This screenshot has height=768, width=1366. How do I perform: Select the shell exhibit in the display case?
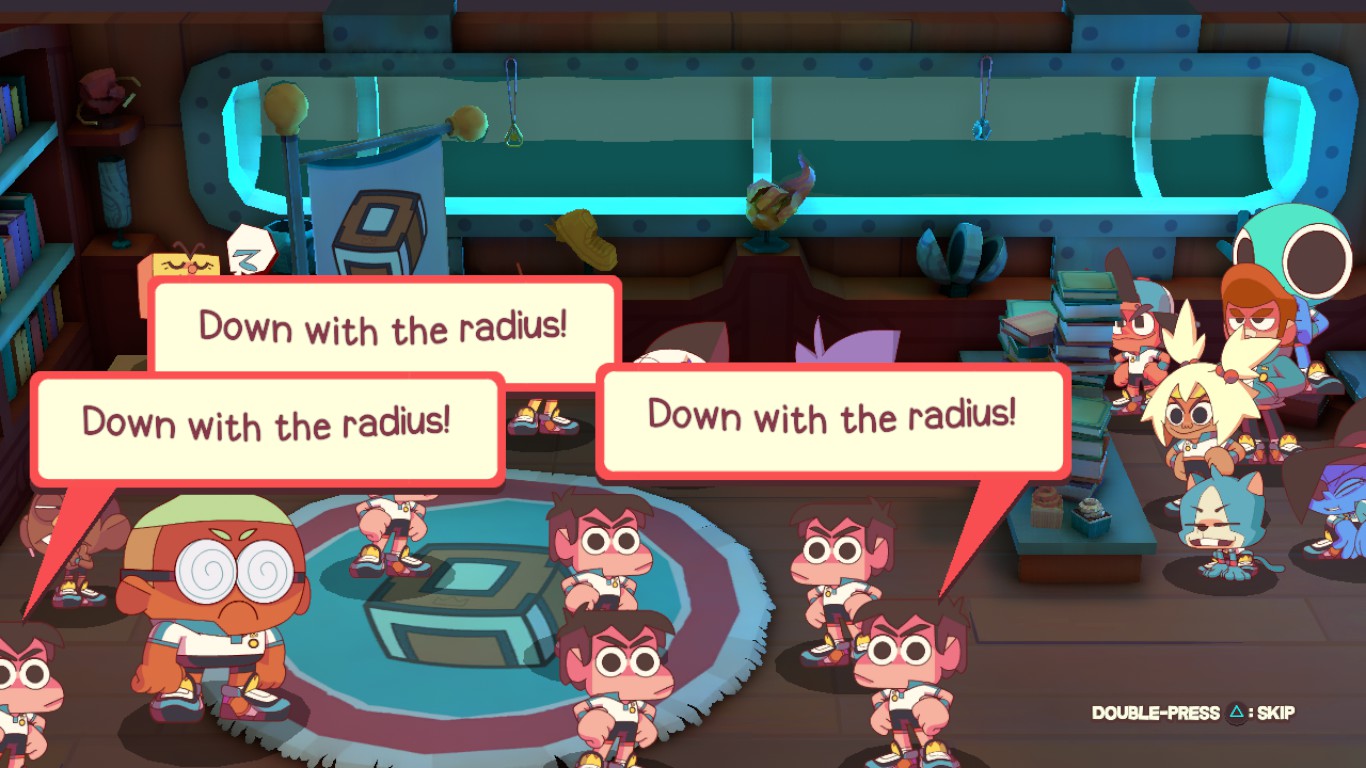(x=958, y=253)
